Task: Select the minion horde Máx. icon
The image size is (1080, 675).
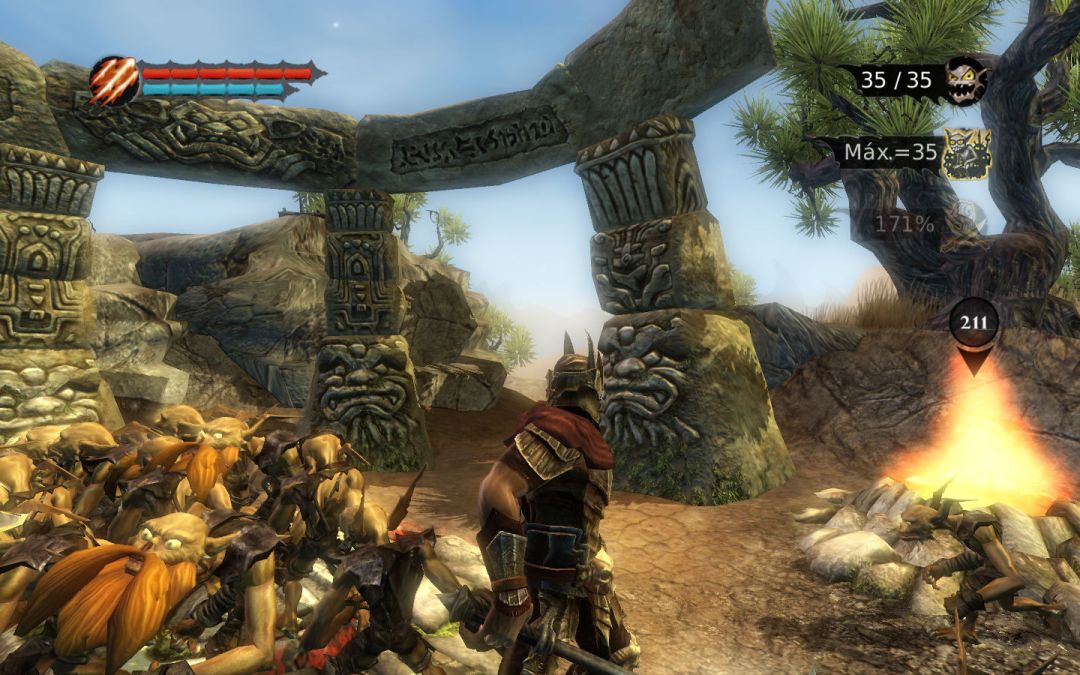Action: point(966,154)
